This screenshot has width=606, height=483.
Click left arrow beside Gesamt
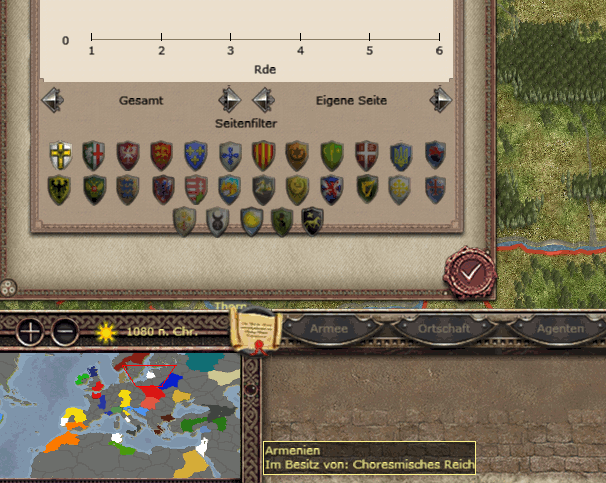[52, 100]
